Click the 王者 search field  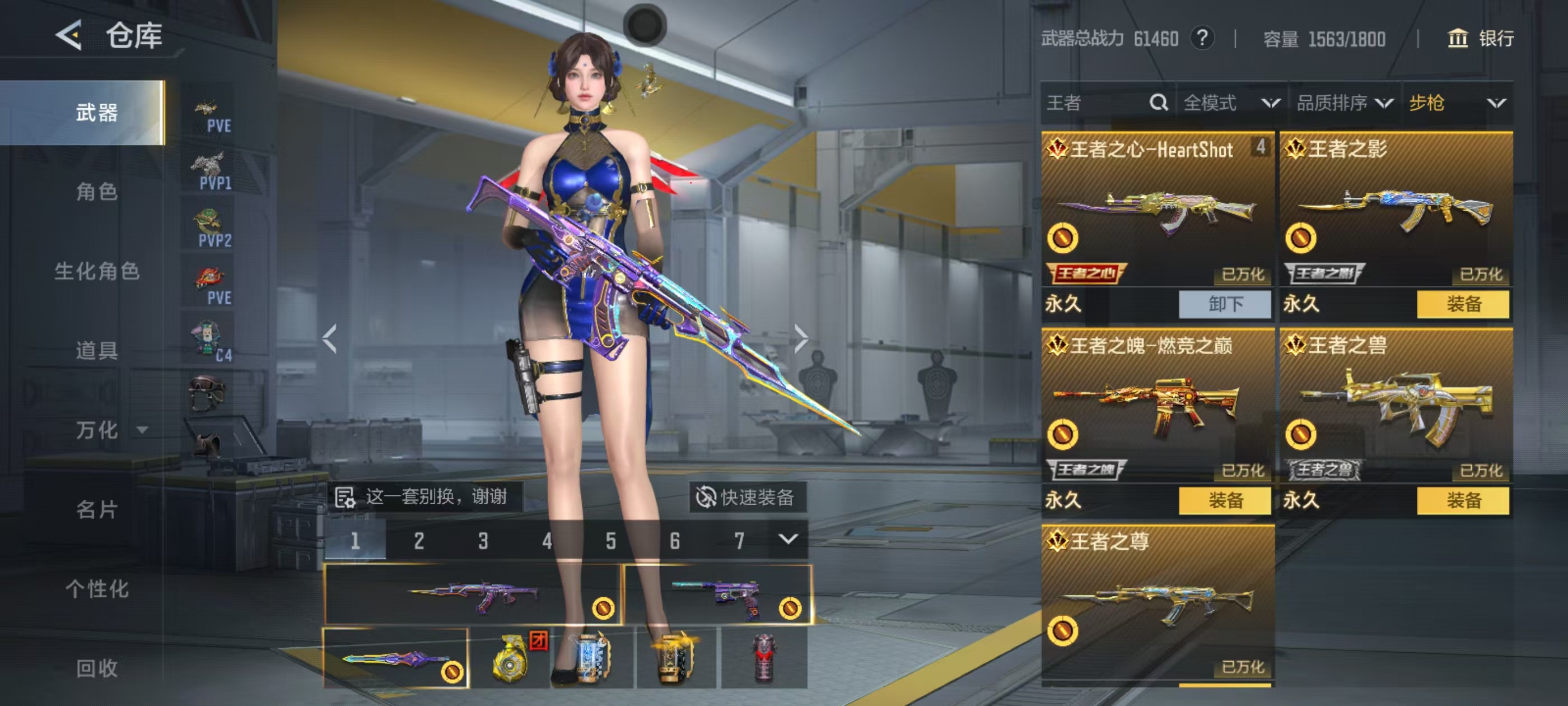pos(1096,103)
